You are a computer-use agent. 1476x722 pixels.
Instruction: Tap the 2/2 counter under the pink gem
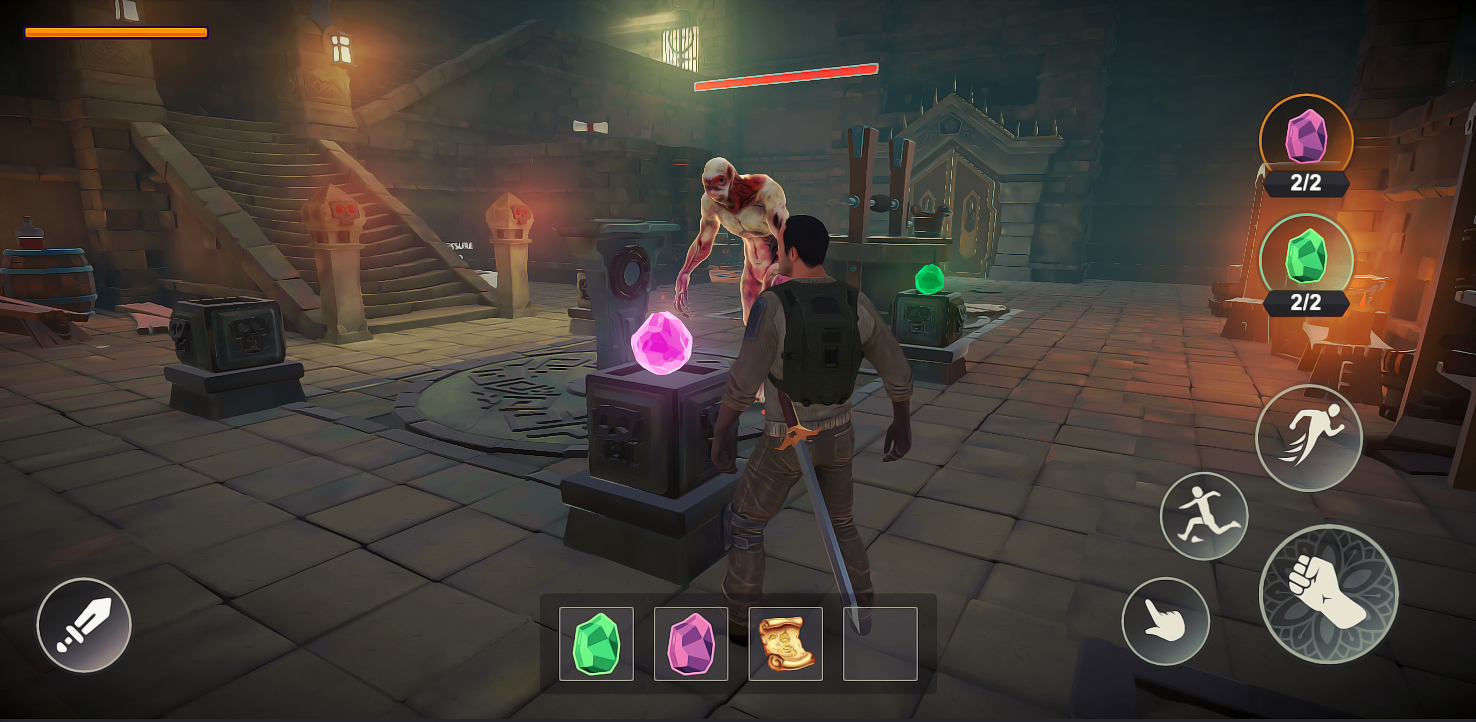point(1305,182)
